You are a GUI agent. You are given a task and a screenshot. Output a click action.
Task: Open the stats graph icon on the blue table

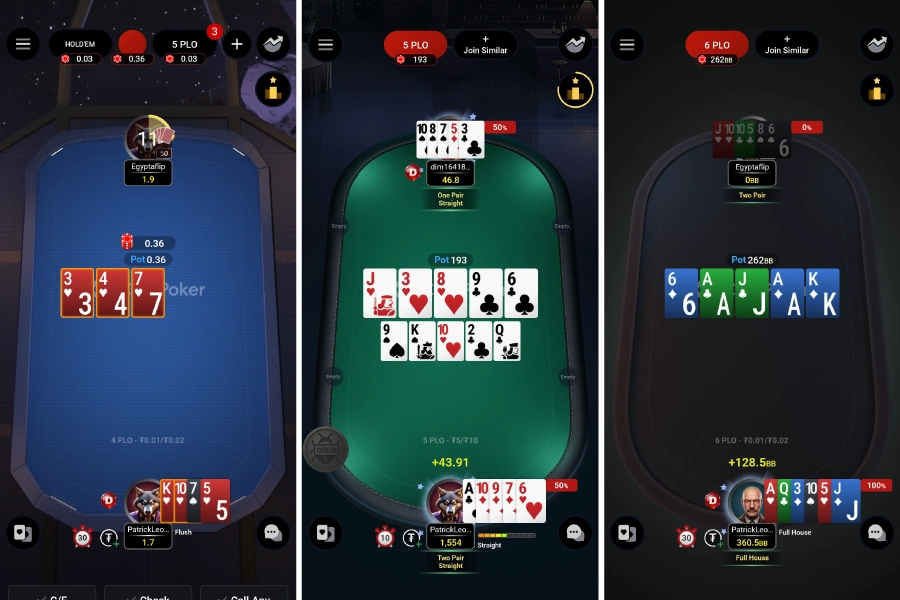(273, 44)
